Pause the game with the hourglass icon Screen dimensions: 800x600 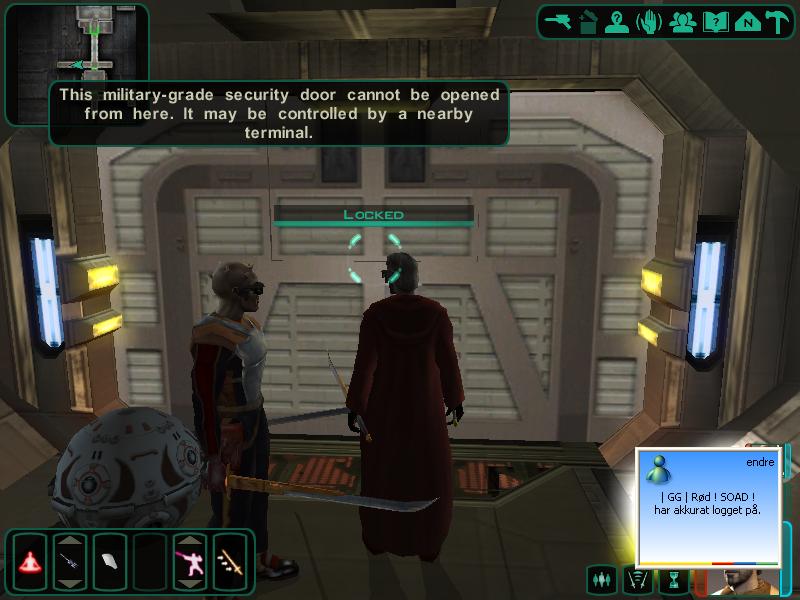tap(674, 578)
